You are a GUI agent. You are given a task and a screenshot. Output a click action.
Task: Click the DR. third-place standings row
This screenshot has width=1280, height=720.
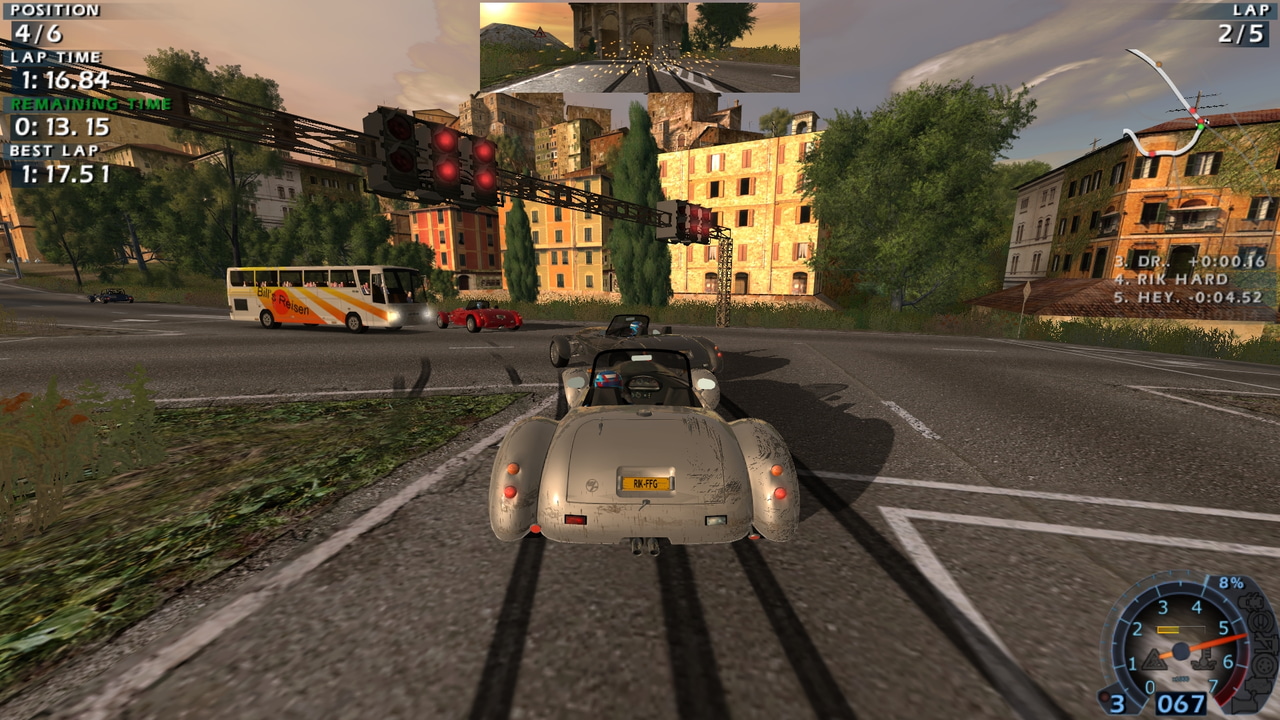coord(1189,261)
